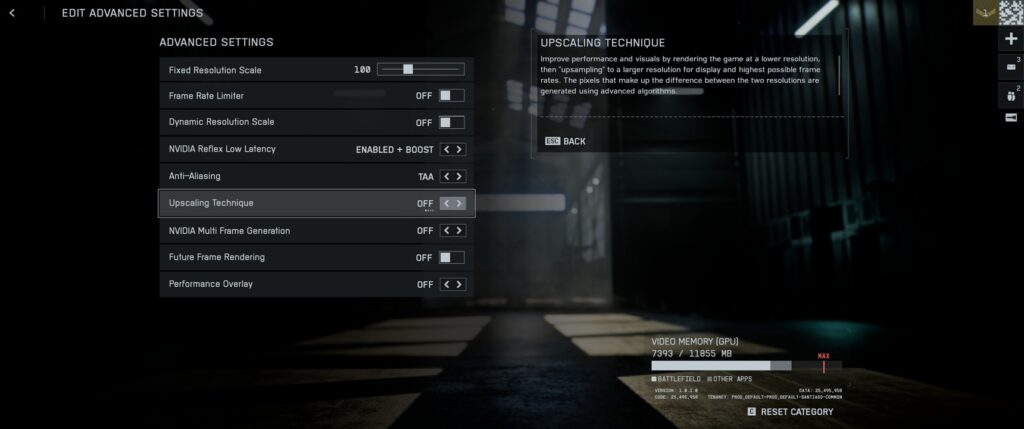
Task: Advance Upscaling Technique to next option
Action: [459, 203]
